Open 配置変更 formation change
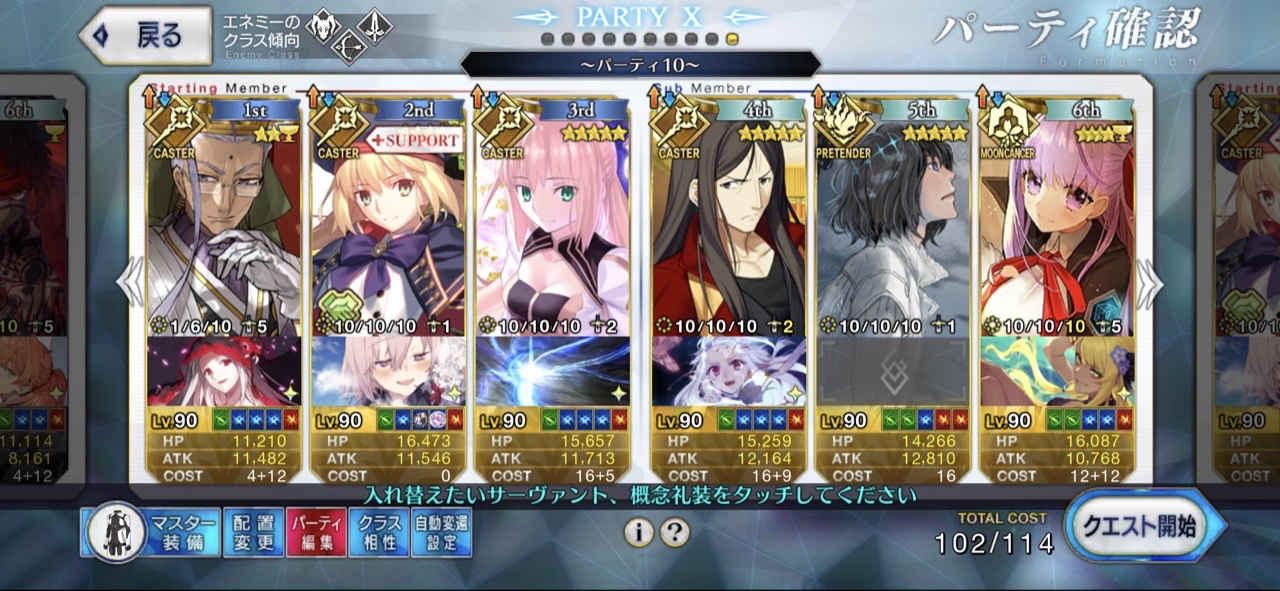1280x591 pixels. tap(253, 532)
